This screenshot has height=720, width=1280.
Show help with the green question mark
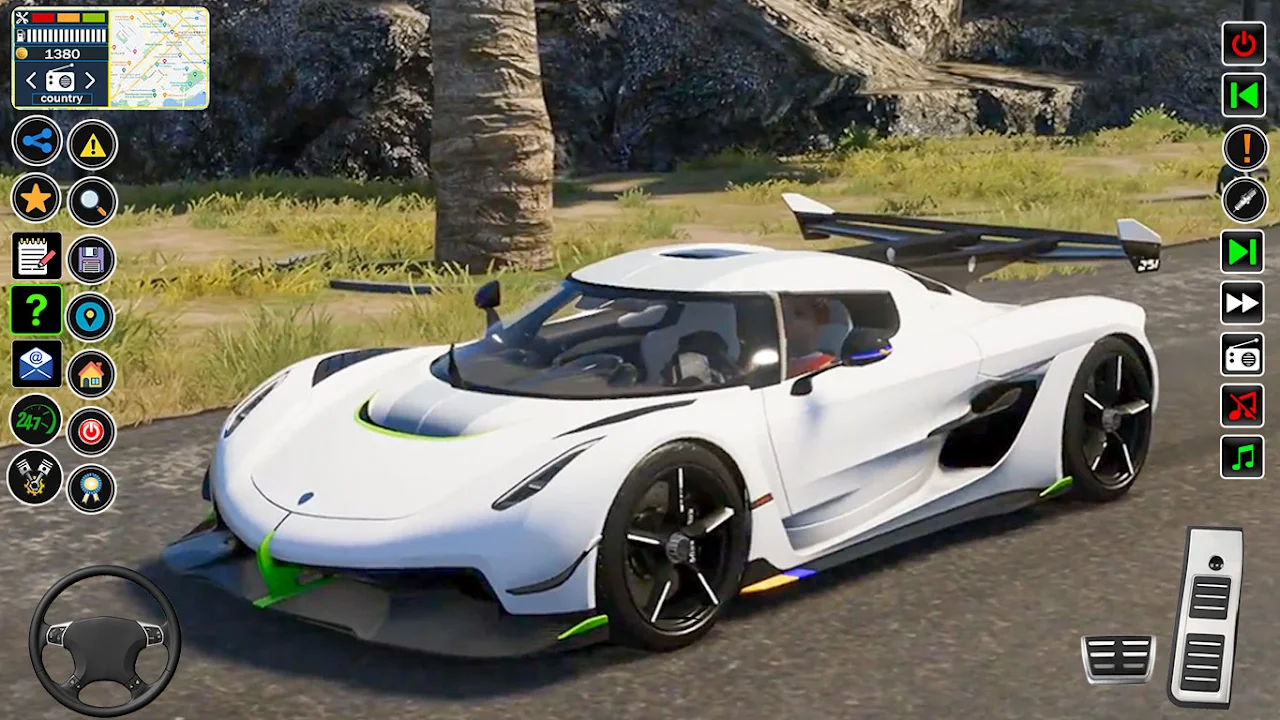pos(36,311)
